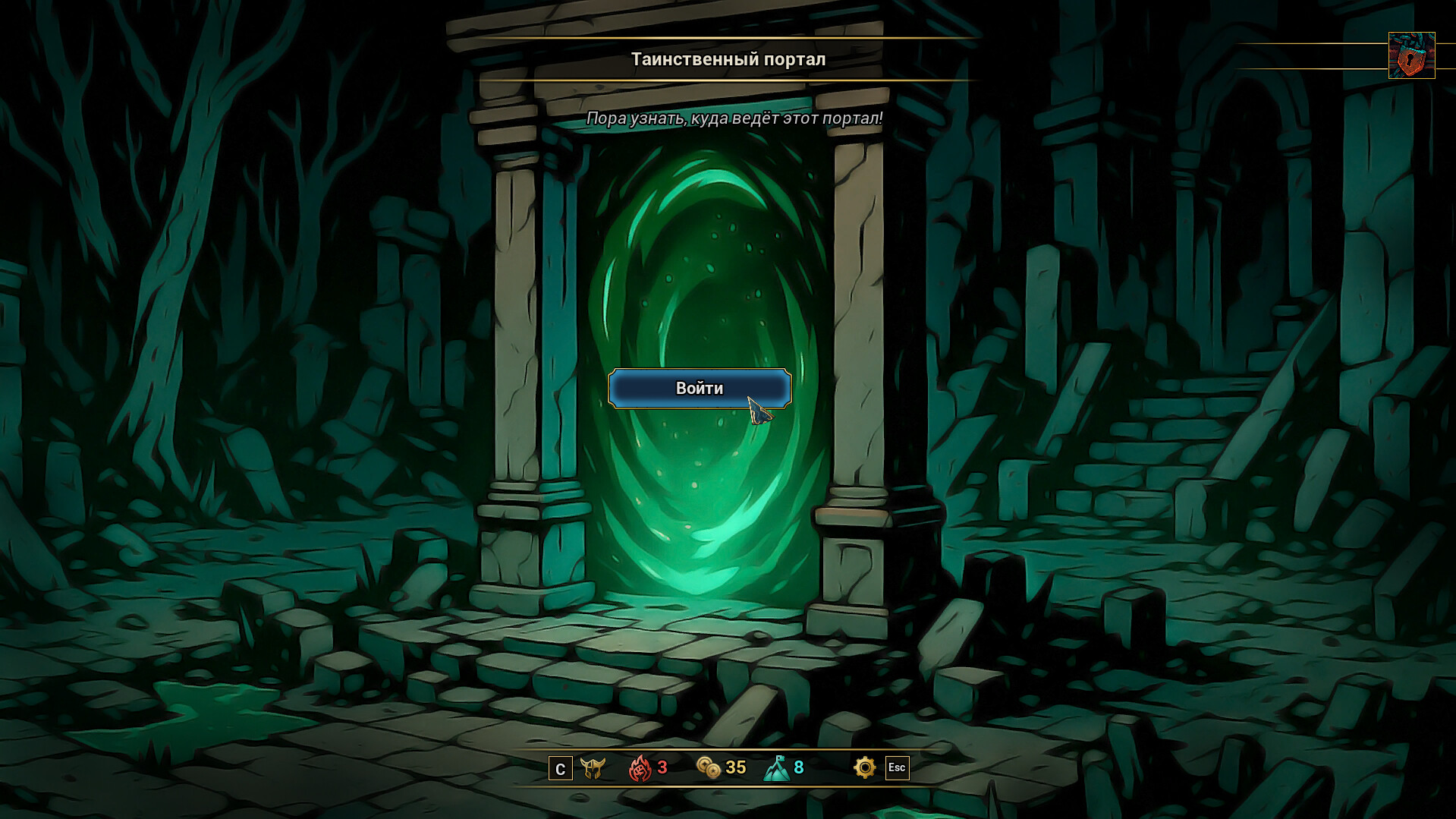Click the red counter showing 3 rage
1456x819 pixels.
[x=662, y=767]
